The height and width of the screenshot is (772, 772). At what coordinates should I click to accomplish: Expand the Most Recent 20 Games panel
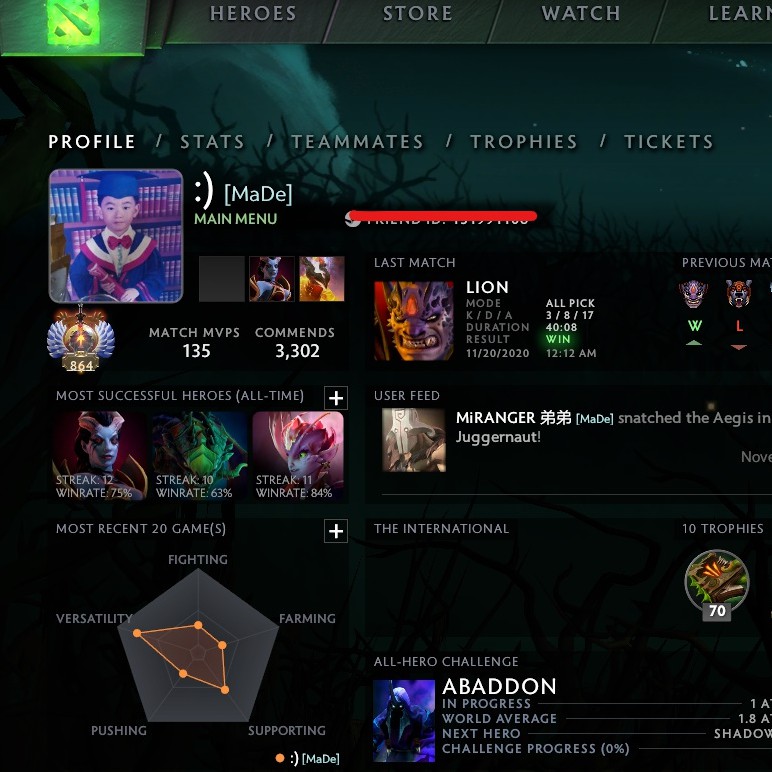pyautogui.click(x=336, y=531)
